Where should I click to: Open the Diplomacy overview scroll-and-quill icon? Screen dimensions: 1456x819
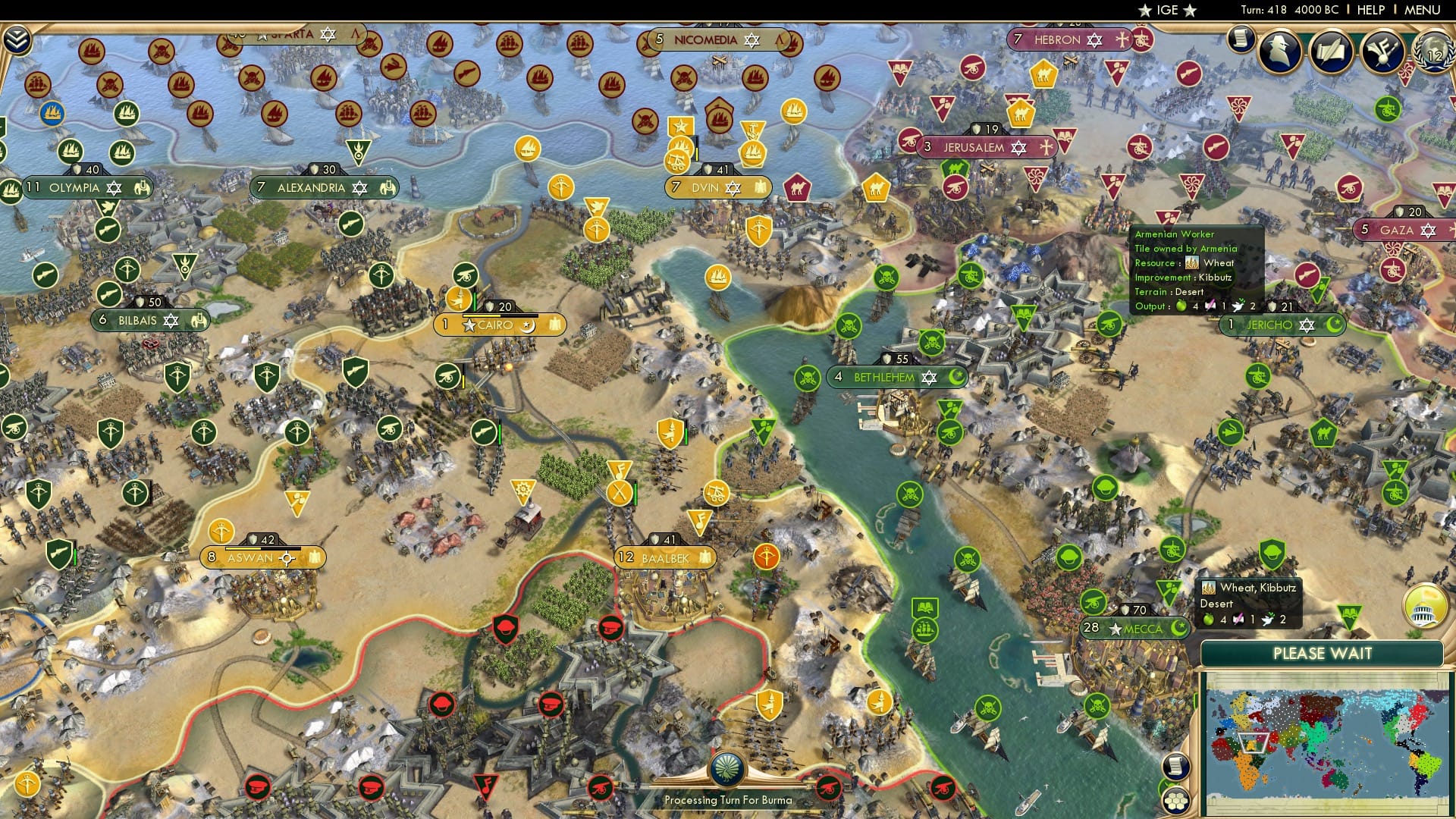(x=1329, y=52)
